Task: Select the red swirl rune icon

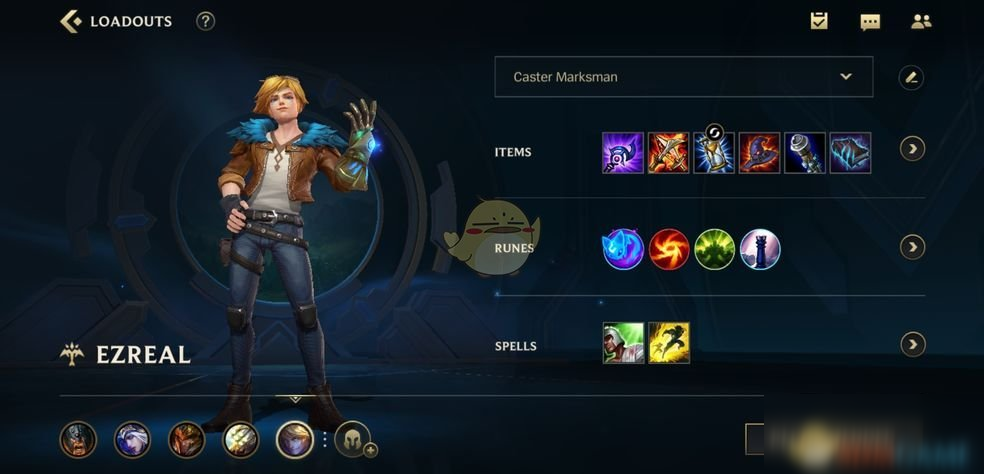Action: coord(669,249)
